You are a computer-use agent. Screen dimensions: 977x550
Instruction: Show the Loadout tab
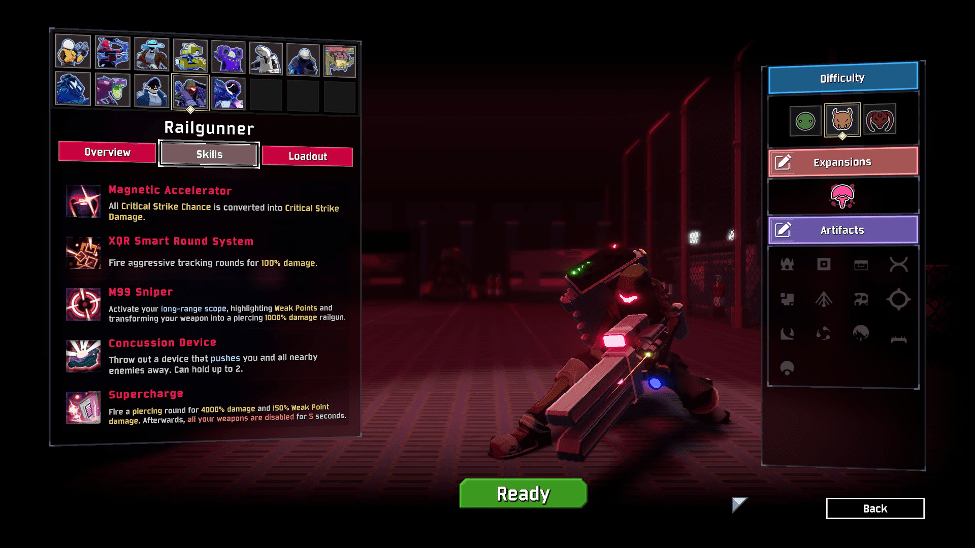[308, 156]
